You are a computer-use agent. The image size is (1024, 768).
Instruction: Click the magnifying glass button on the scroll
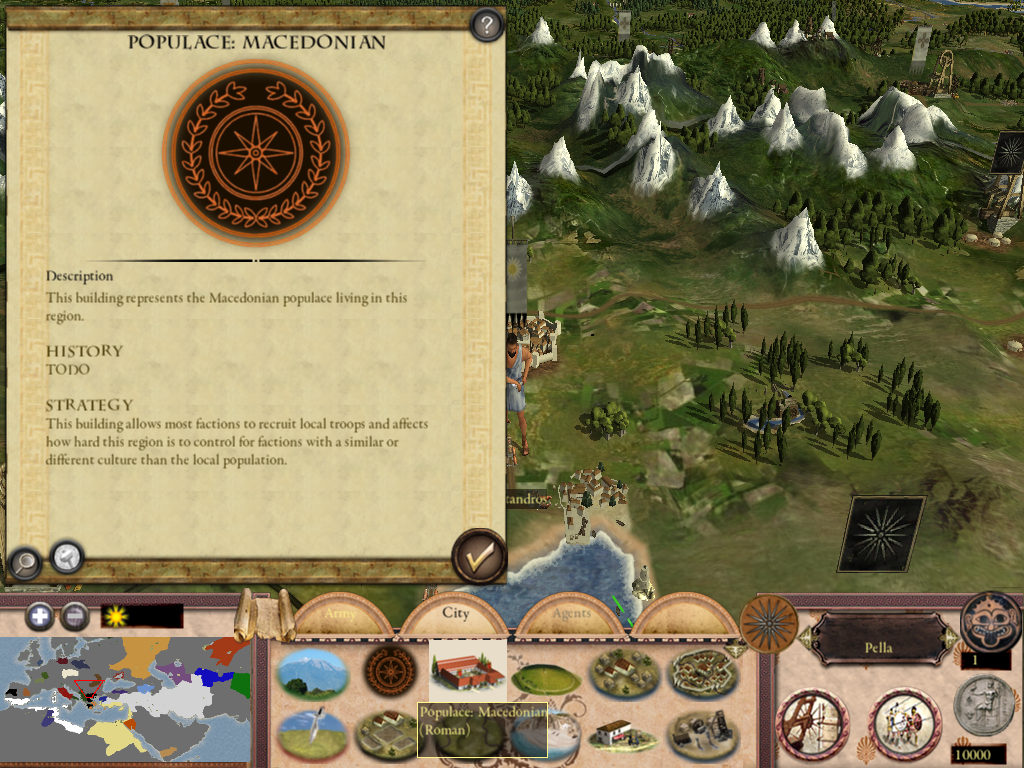24,564
